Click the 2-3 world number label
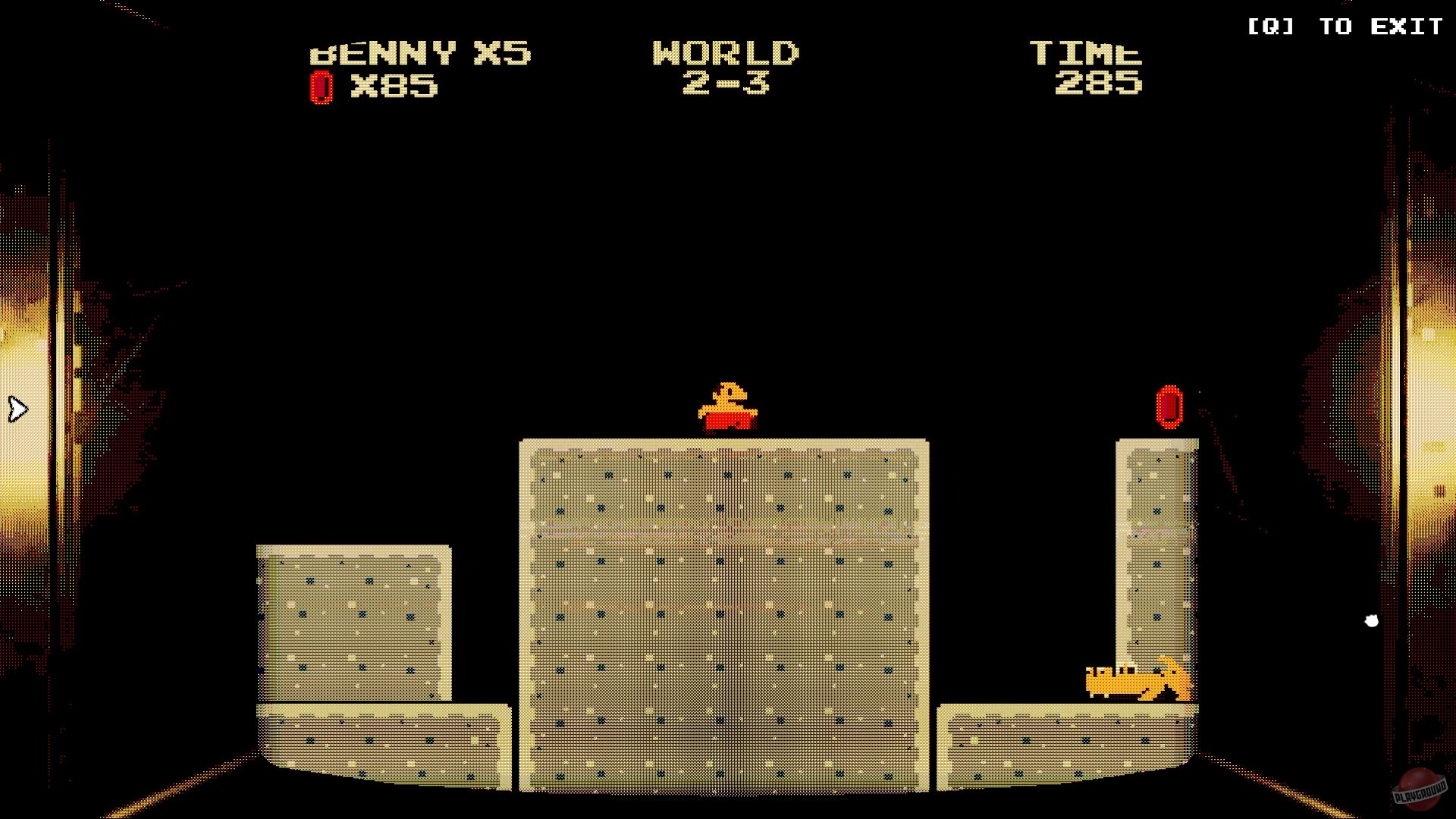 pos(726,85)
